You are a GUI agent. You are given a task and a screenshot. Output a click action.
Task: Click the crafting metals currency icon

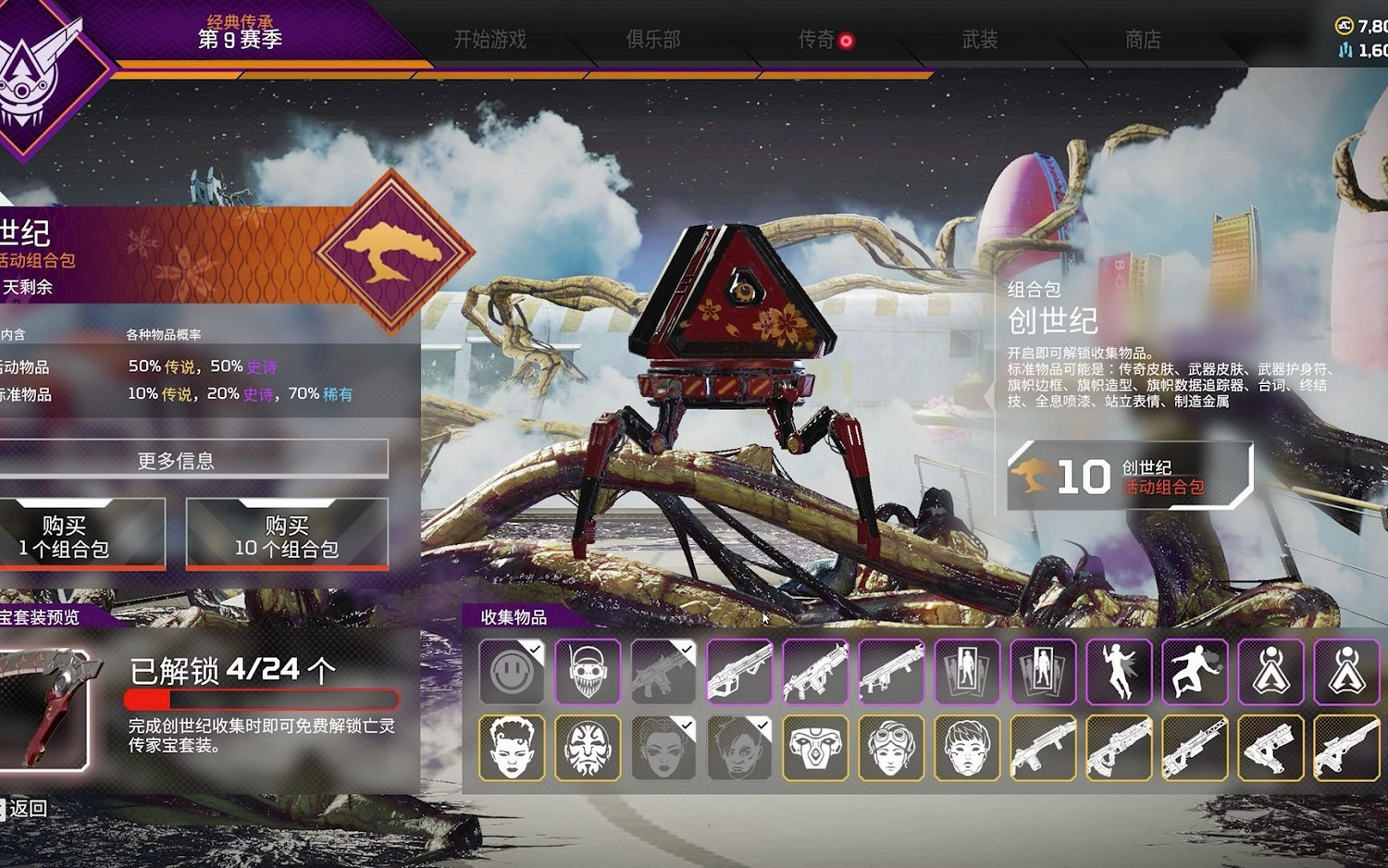(x=1345, y=49)
